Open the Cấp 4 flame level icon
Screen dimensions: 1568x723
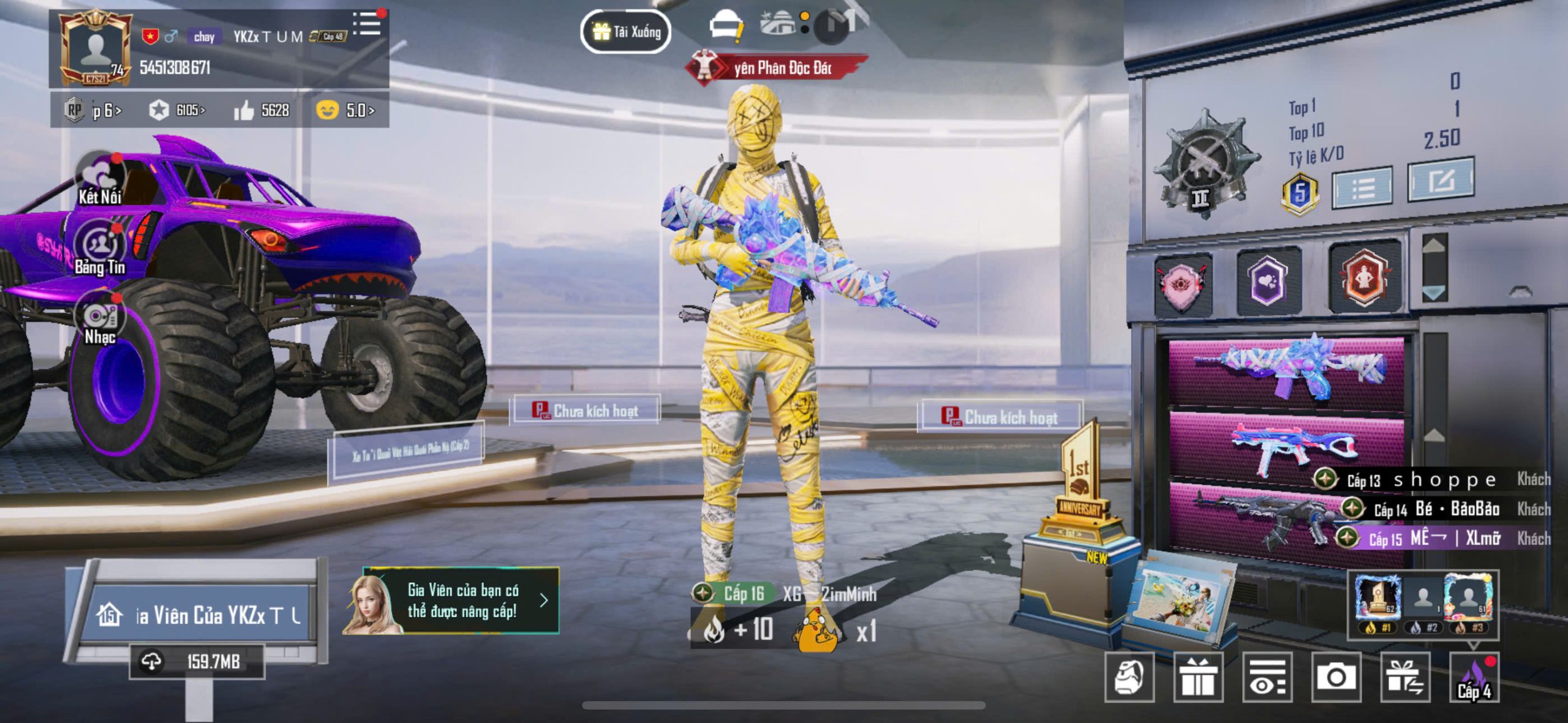(x=1474, y=677)
